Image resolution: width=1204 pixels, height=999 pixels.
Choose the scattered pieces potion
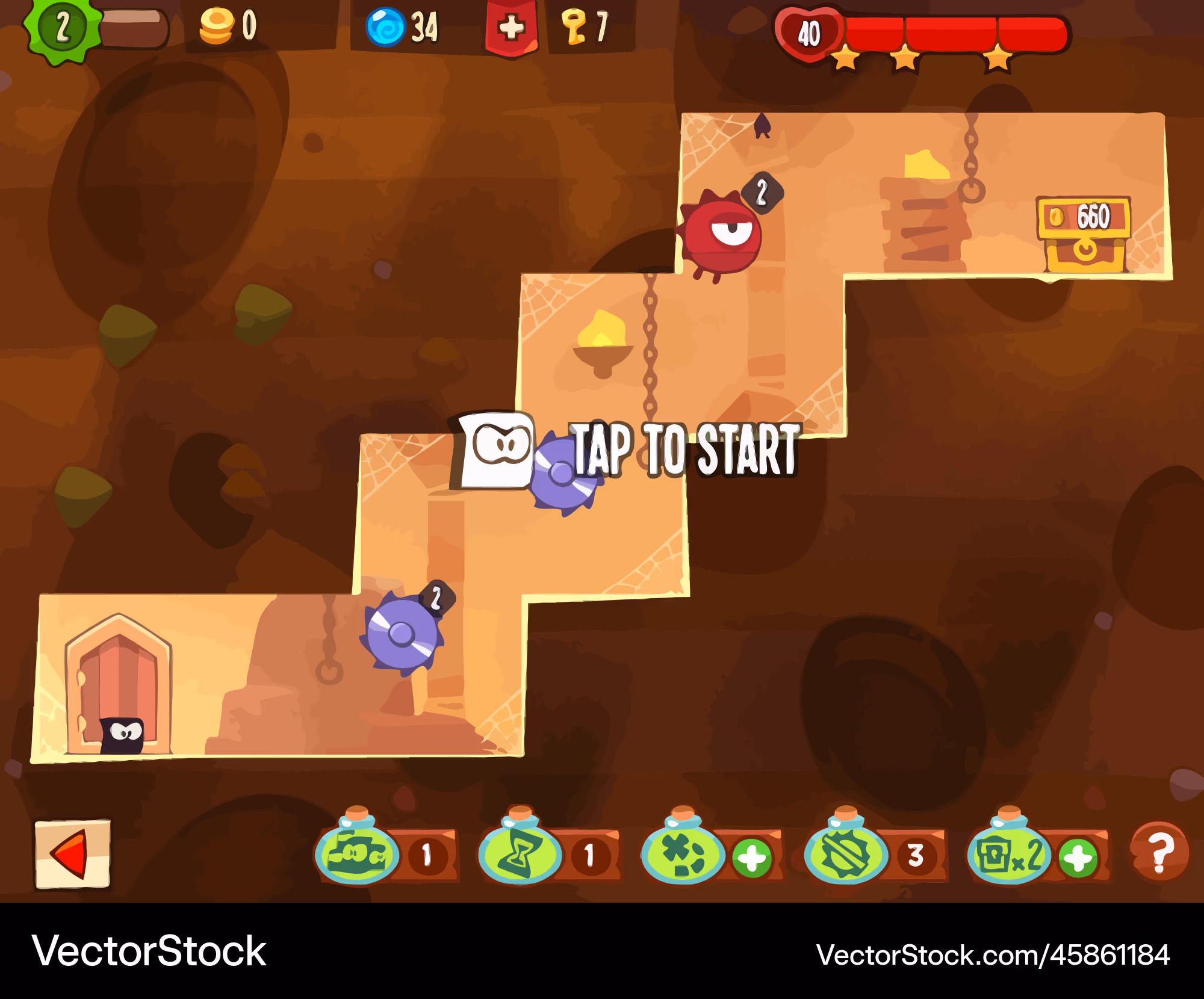(x=683, y=850)
